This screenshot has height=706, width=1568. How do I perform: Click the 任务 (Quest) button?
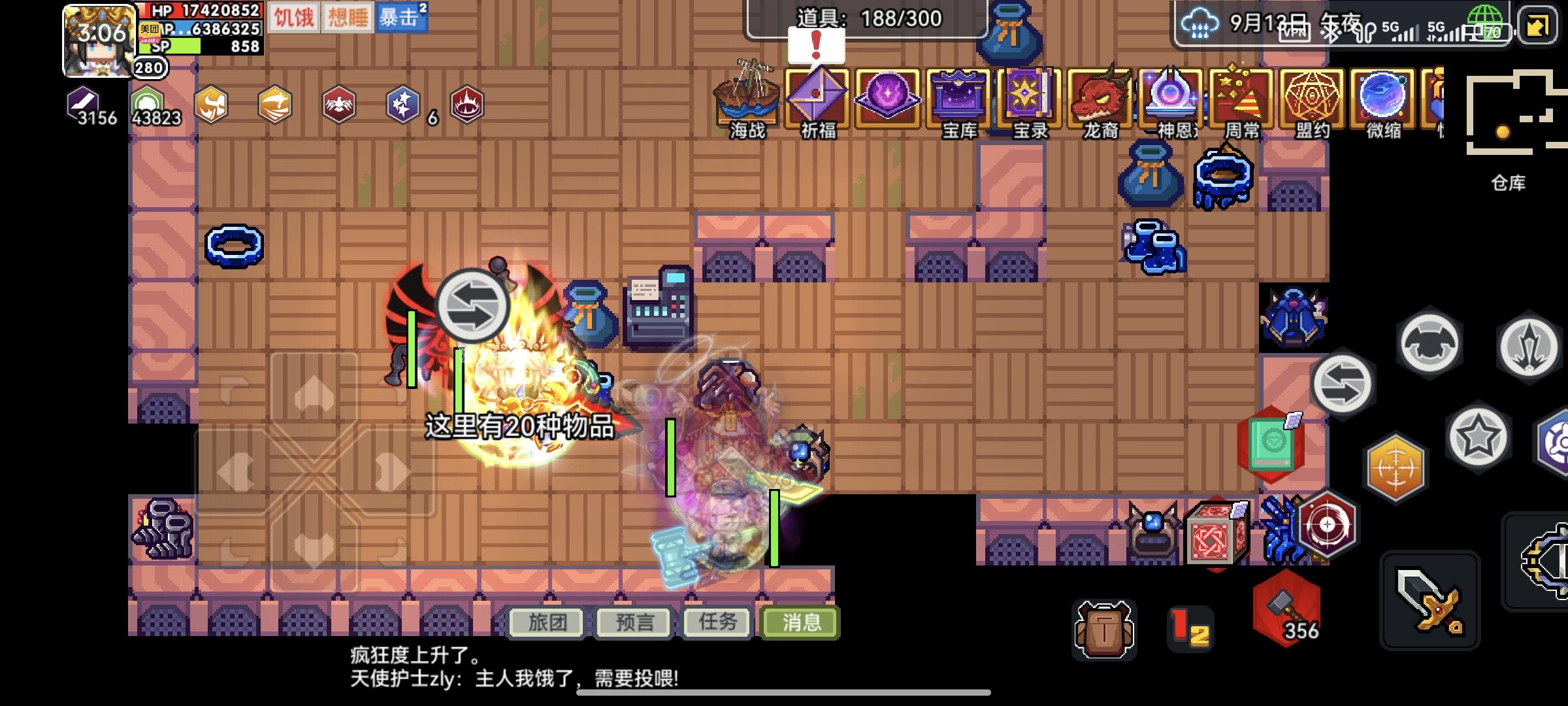coord(715,623)
